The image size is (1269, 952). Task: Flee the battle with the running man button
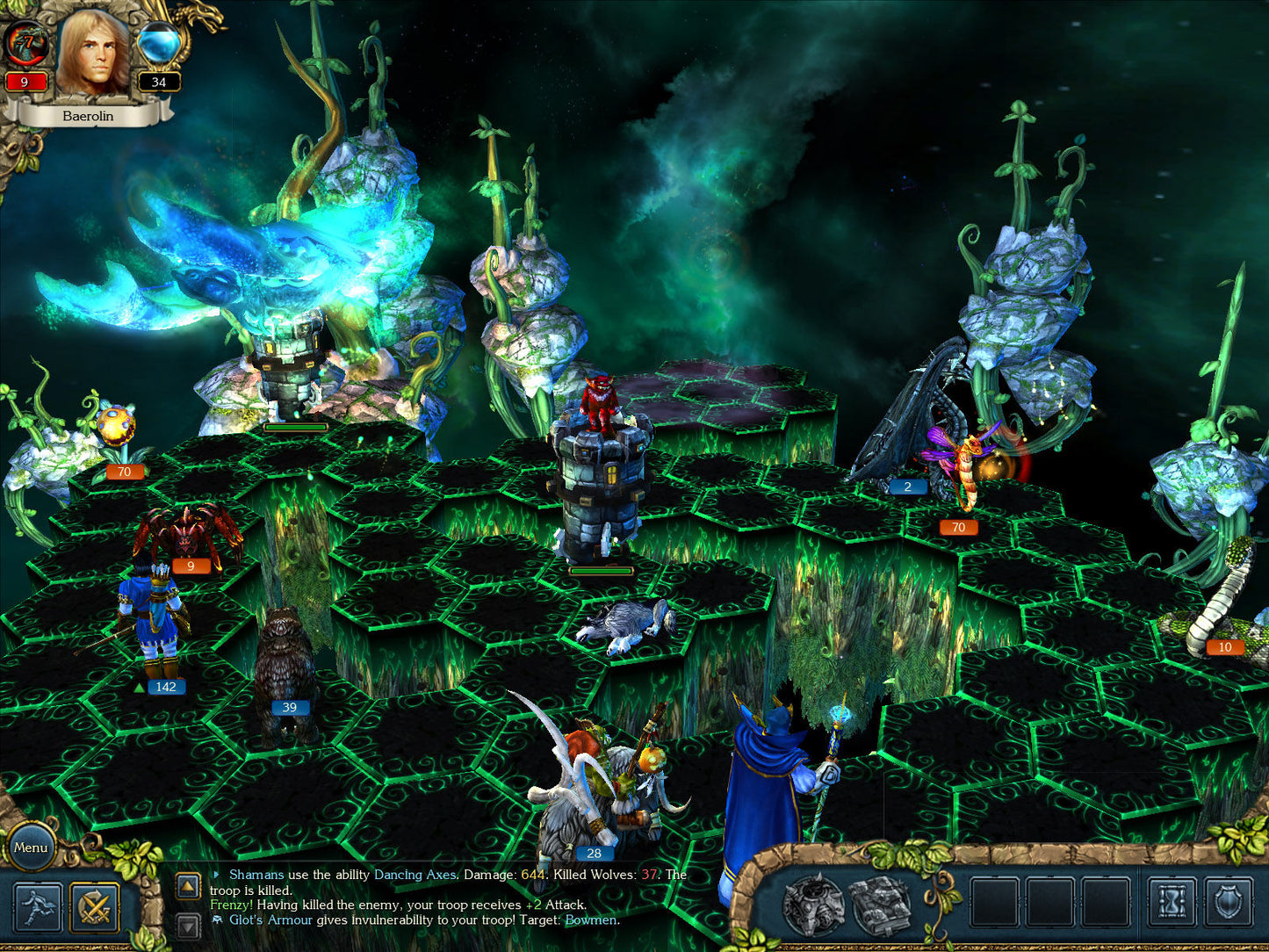(38, 907)
